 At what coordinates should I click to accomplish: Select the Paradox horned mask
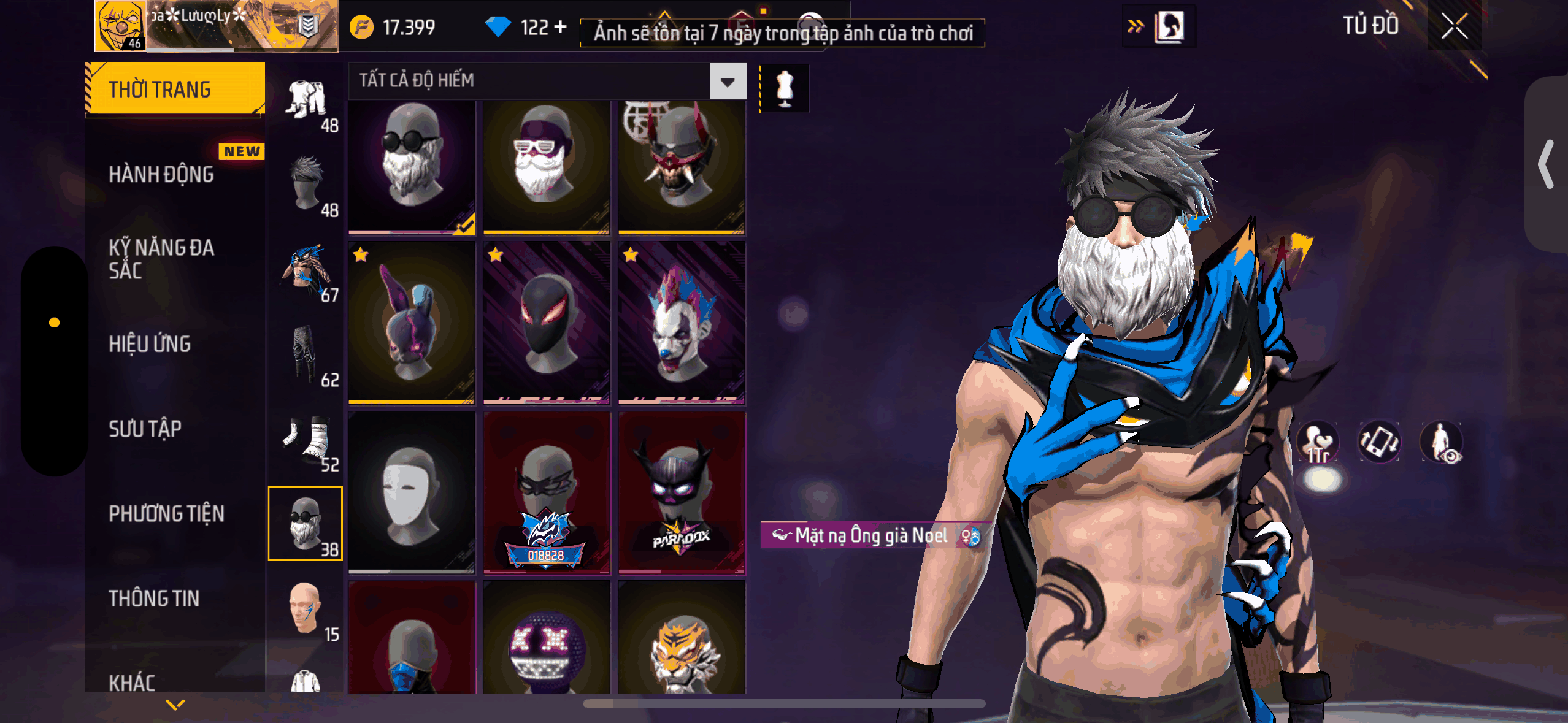tap(681, 494)
